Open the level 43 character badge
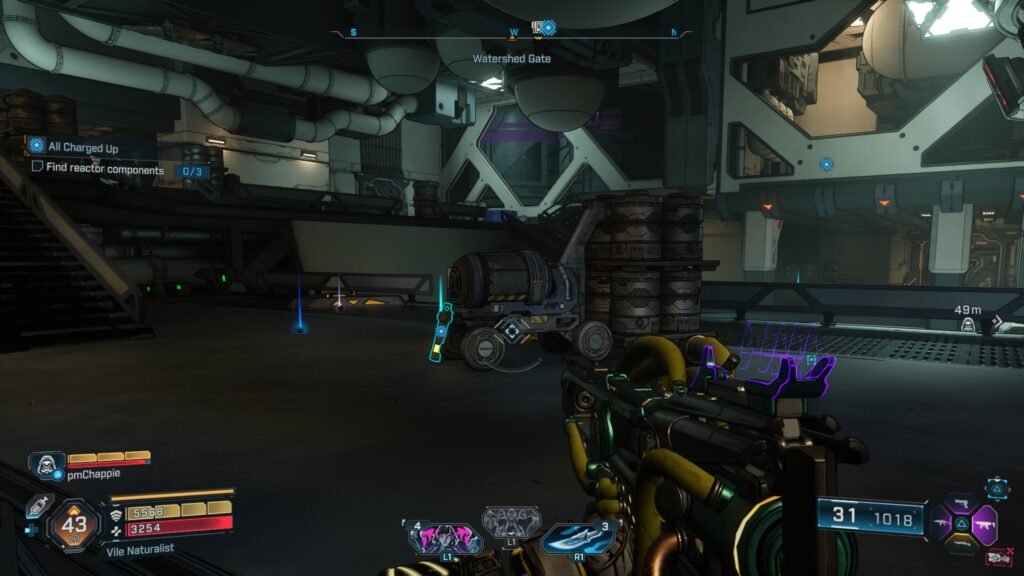This screenshot has width=1024, height=576. click(73, 522)
